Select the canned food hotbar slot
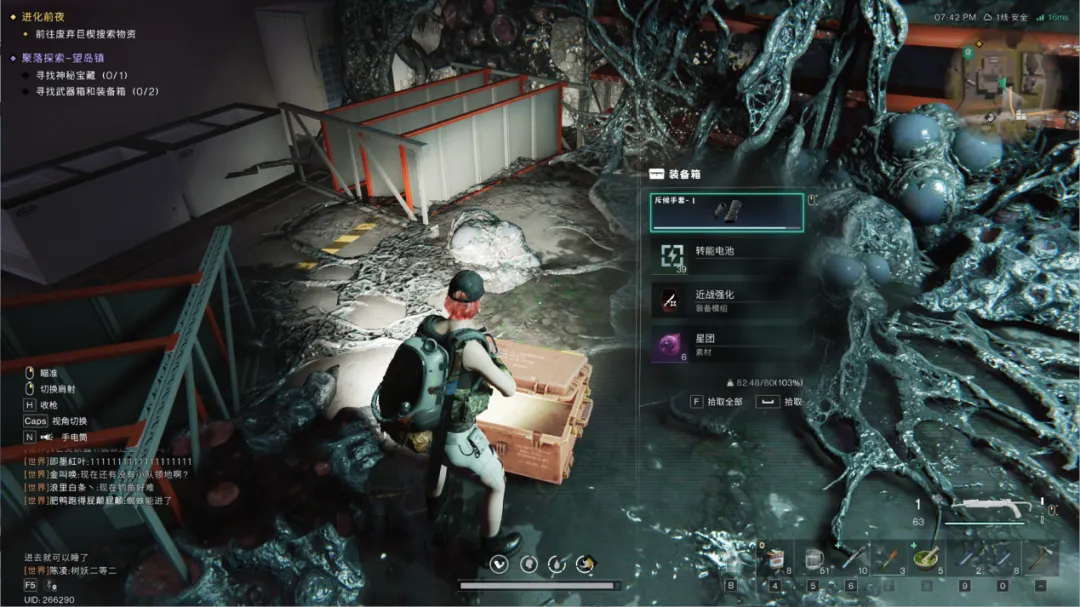1080x607 pixels. pyautogui.click(x=774, y=556)
